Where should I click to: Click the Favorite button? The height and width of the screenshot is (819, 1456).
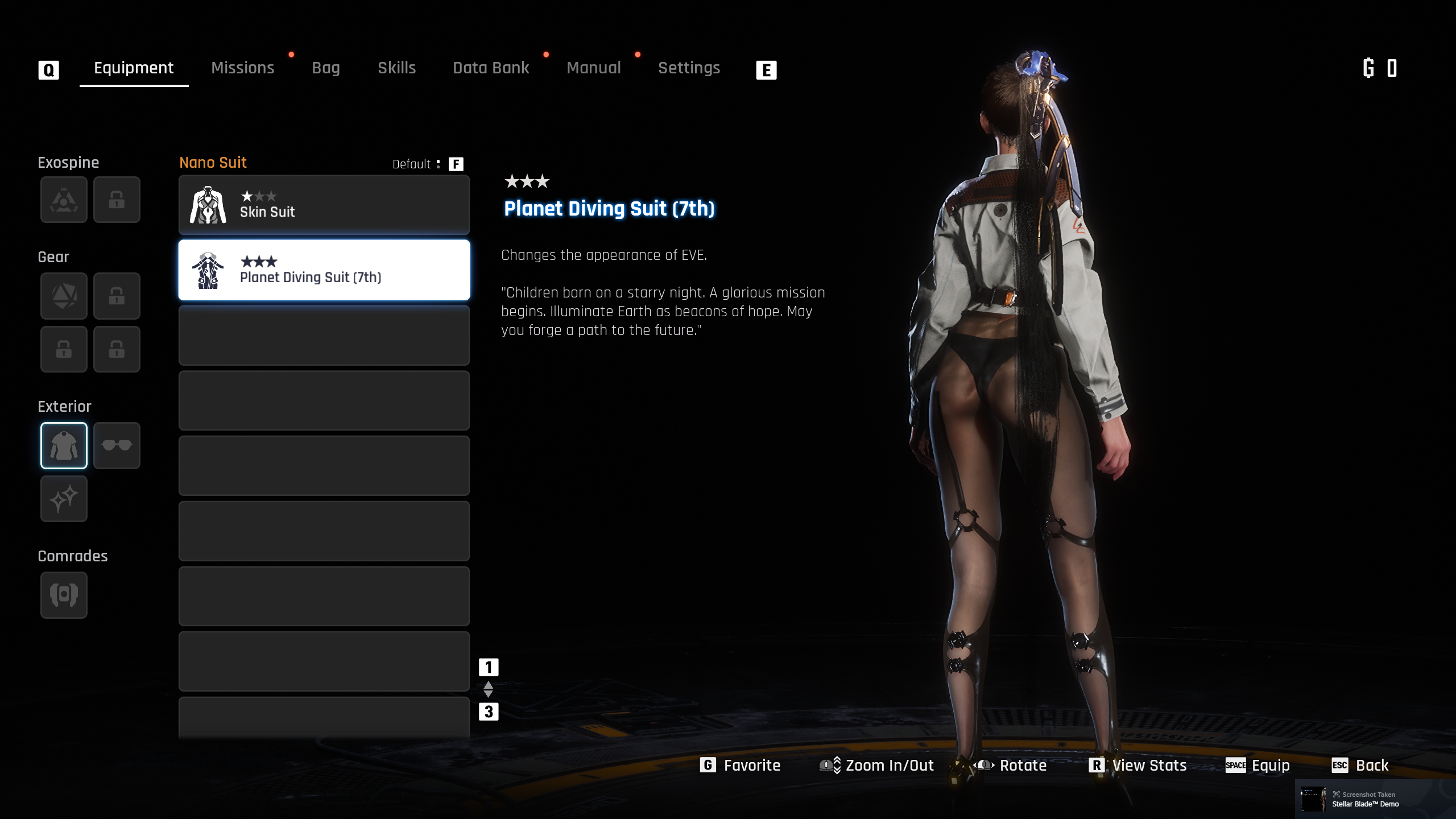click(x=741, y=766)
